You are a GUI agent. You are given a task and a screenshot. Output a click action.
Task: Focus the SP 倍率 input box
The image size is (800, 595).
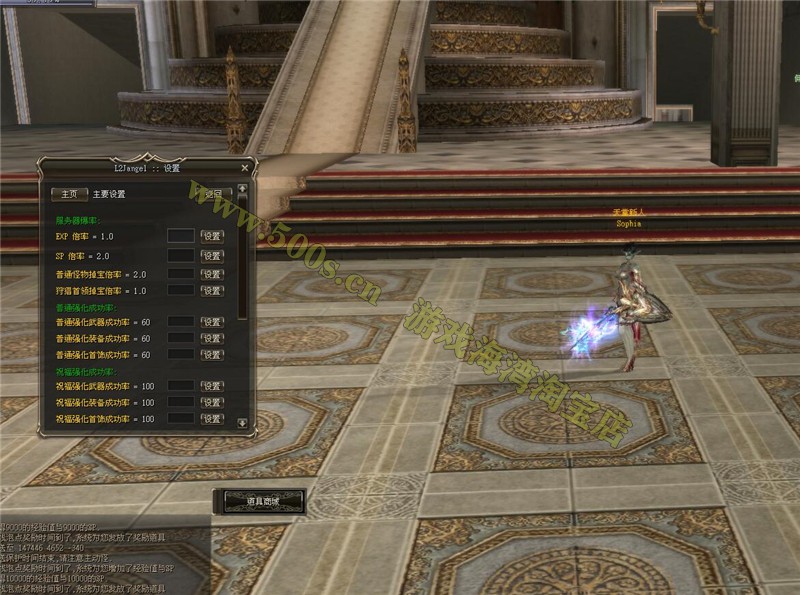point(180,256)
